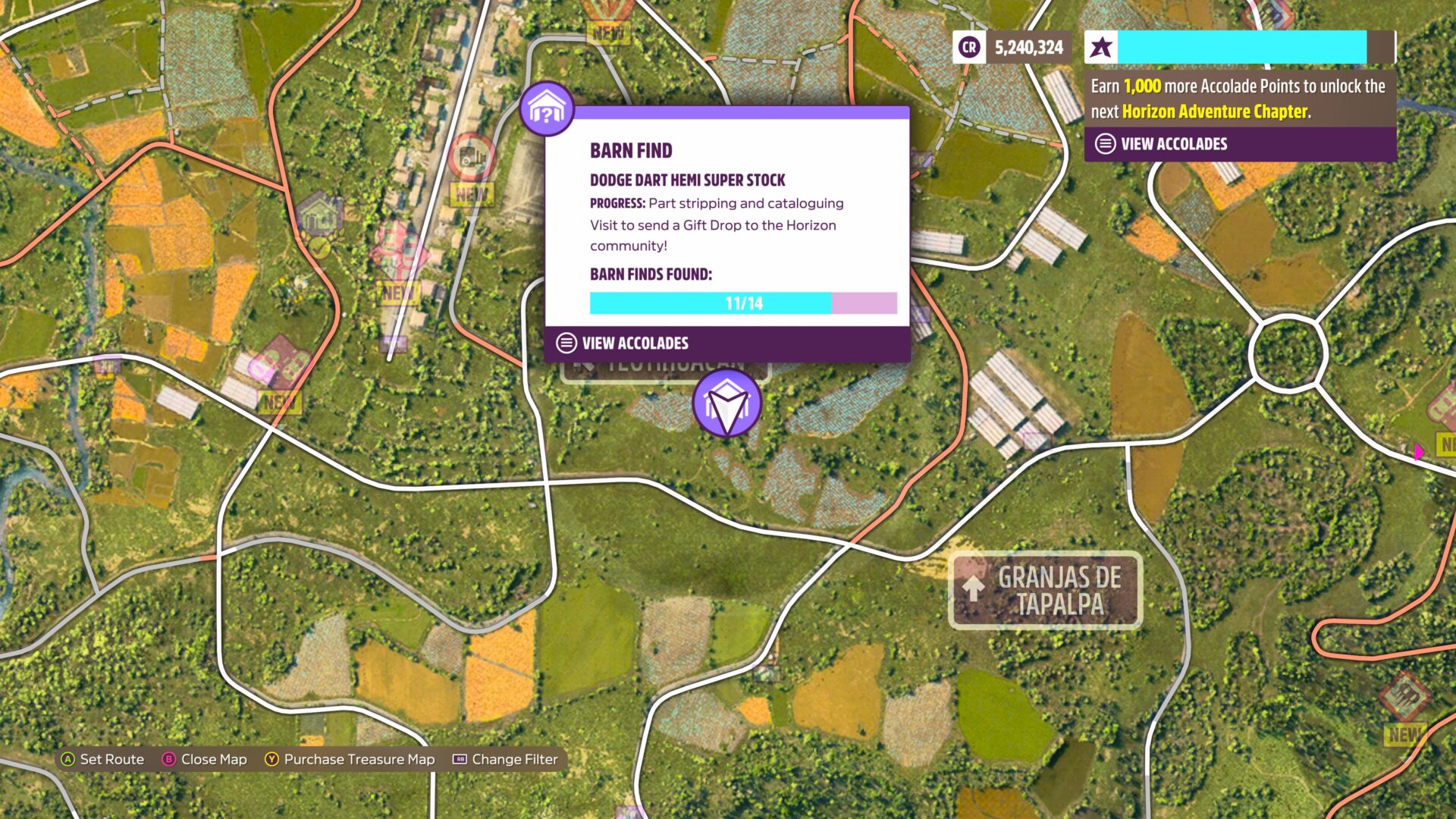
Task: Click the Barn Finds Found 11/14 progress bar
Action: [x=743, y=303]
